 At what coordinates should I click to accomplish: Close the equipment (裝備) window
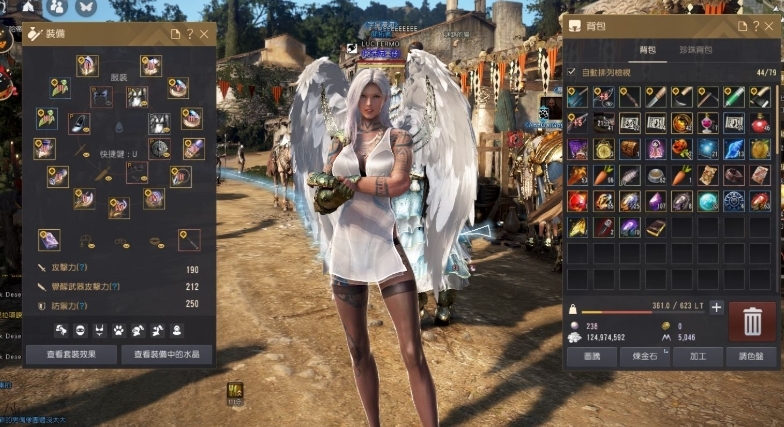204,34
